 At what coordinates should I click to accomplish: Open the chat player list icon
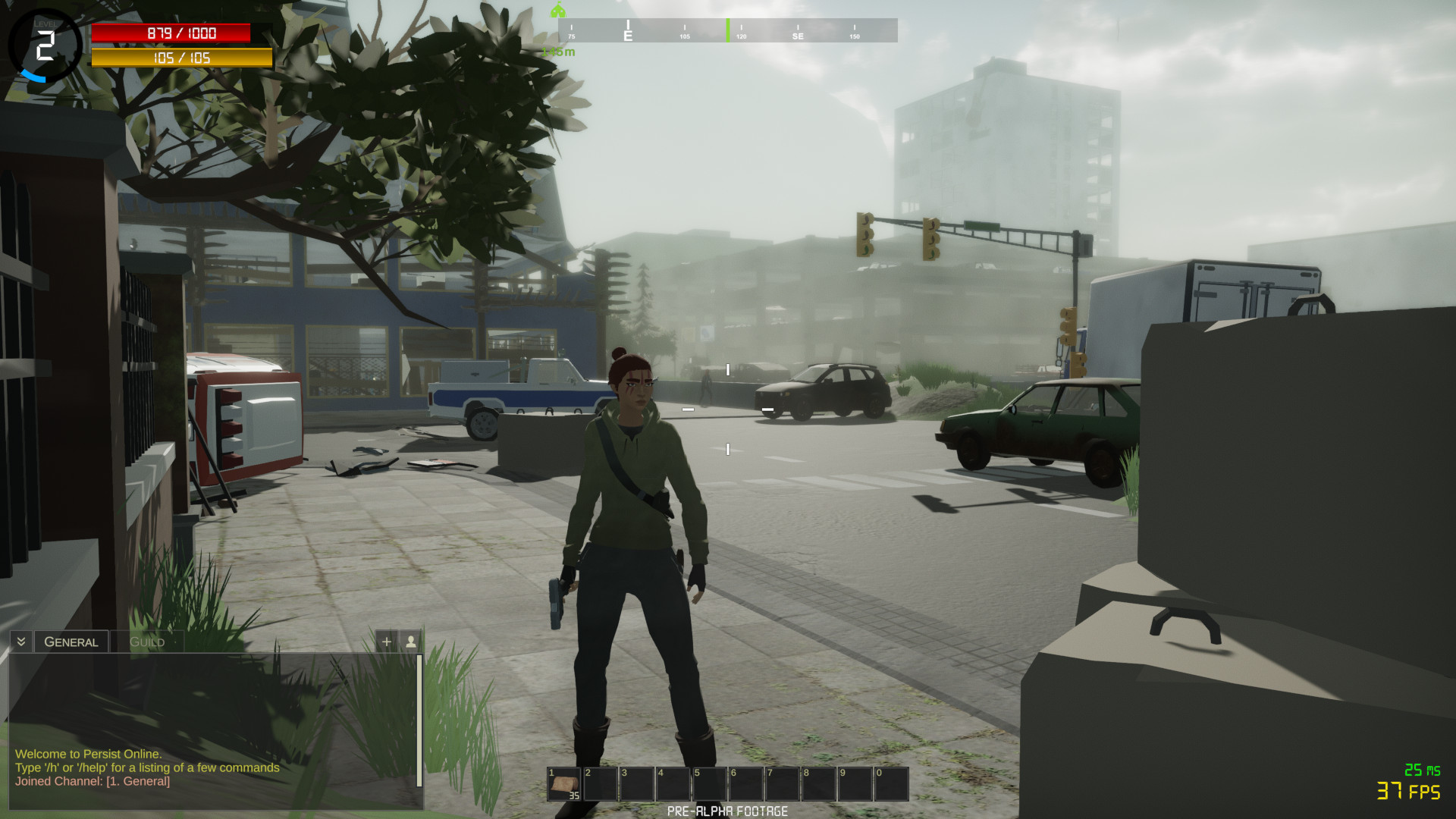coord(411,642)
